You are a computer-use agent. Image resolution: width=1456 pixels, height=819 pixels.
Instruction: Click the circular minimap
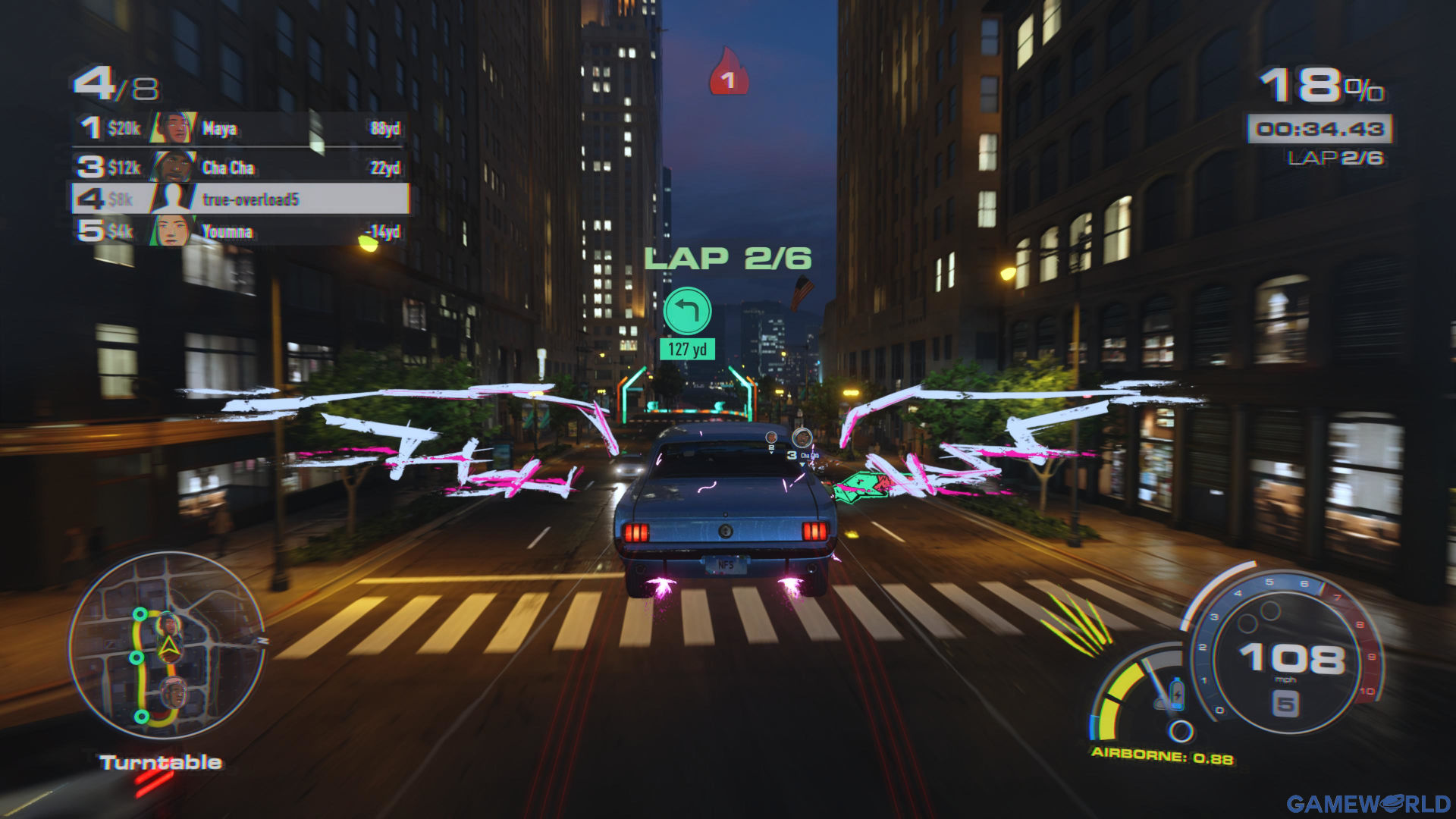pos(167,646)
